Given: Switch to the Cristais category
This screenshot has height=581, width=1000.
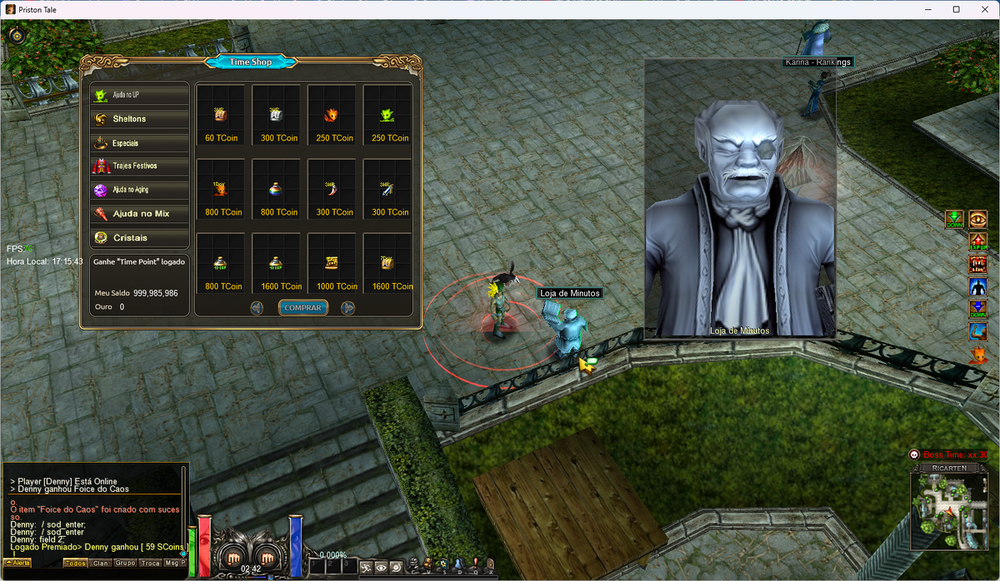Looking at the screenshot, I should point(139,238).
